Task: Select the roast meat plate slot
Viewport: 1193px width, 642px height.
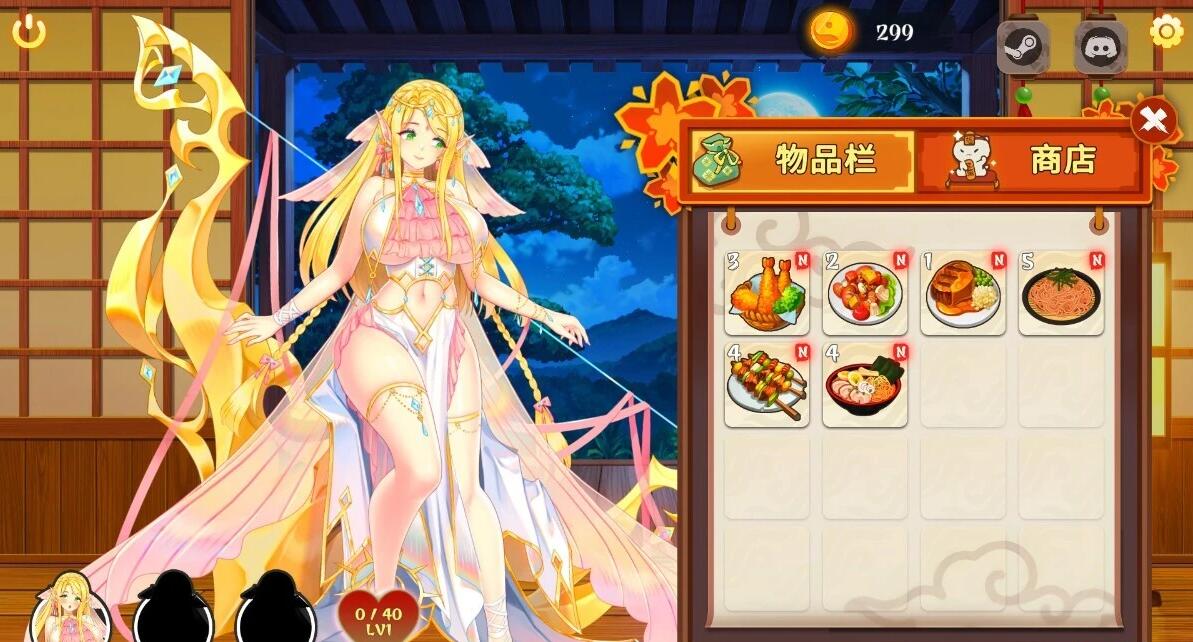Action: pyautogui.click(x=963, y=293)
